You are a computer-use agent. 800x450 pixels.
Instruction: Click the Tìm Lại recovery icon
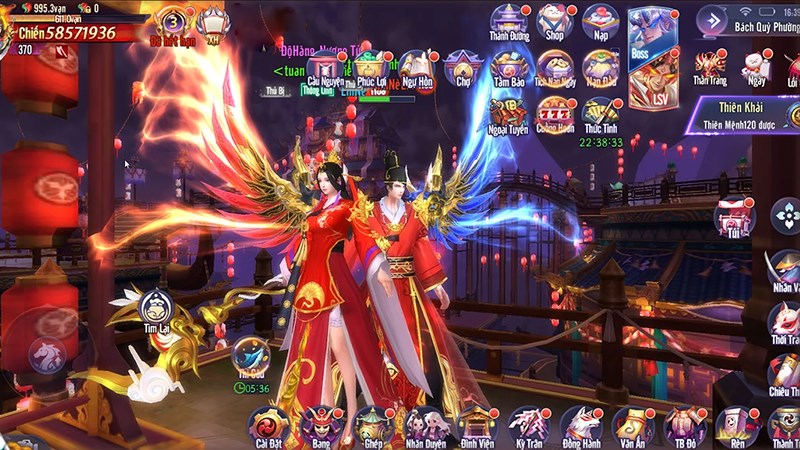[156, 308]
